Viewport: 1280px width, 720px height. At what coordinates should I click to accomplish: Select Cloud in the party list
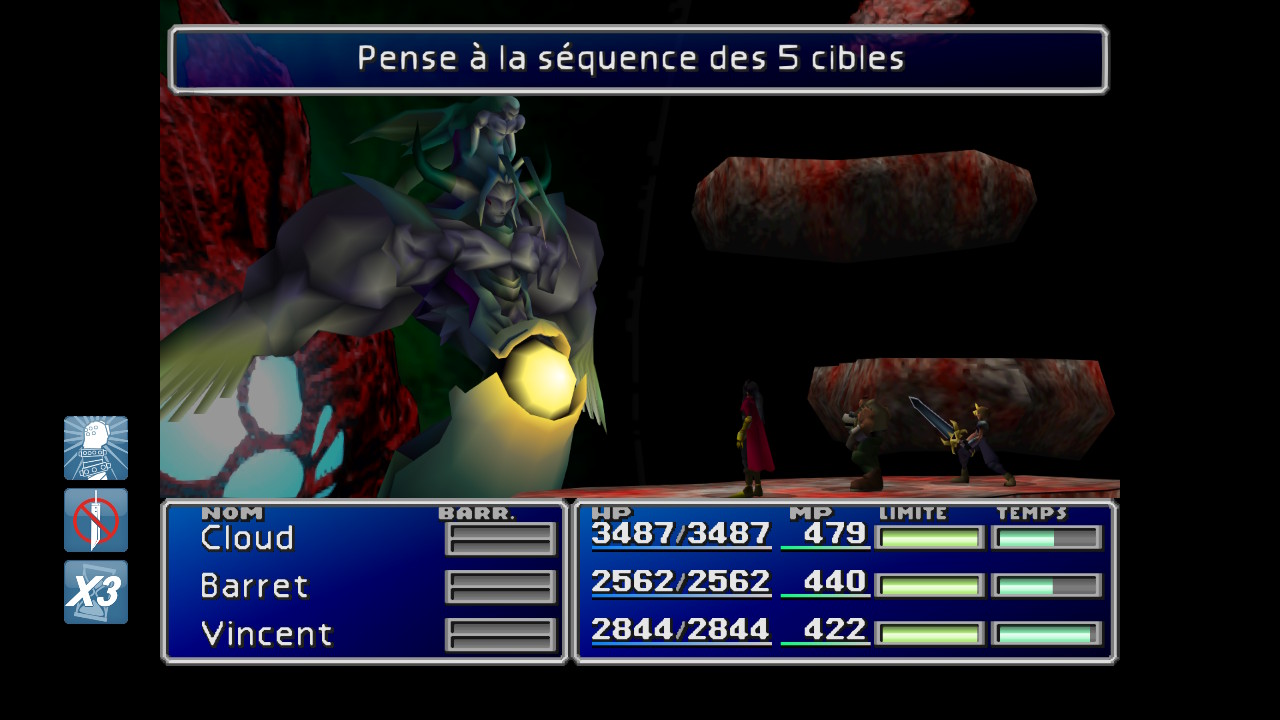[x=246, y=538]
